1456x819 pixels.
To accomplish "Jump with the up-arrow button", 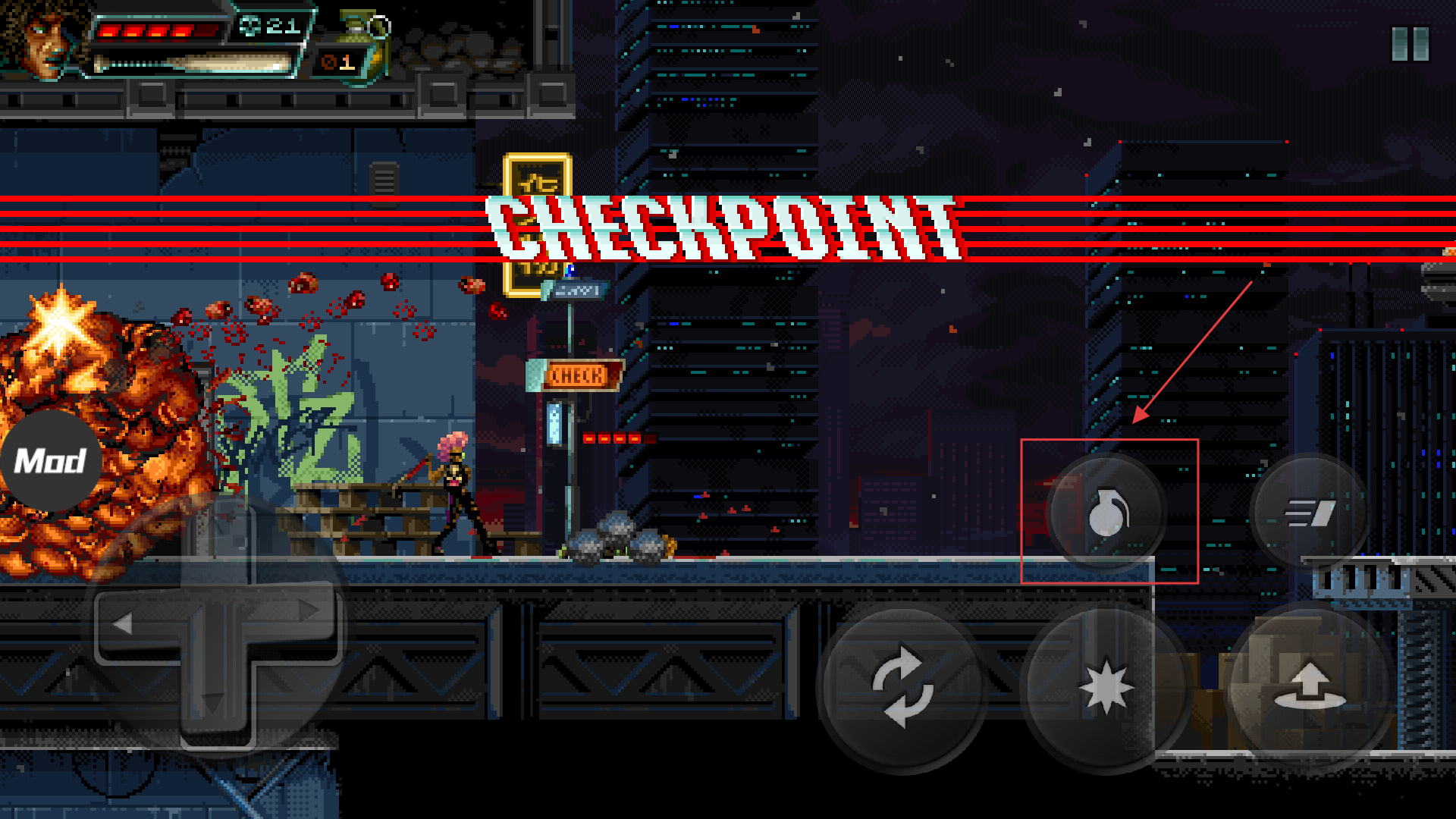I will 1310,687.
